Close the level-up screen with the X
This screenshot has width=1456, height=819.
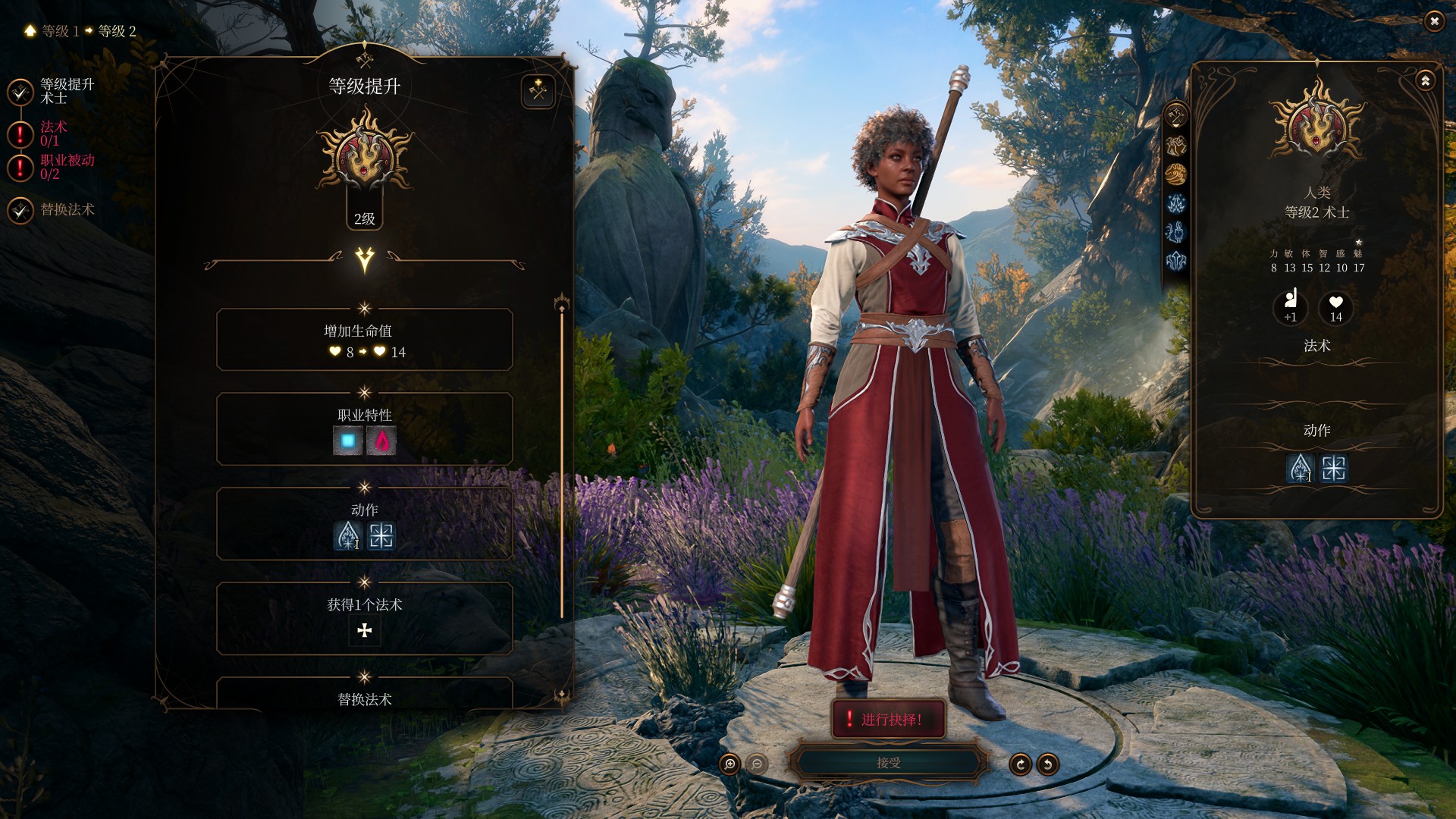point(1434,21)
